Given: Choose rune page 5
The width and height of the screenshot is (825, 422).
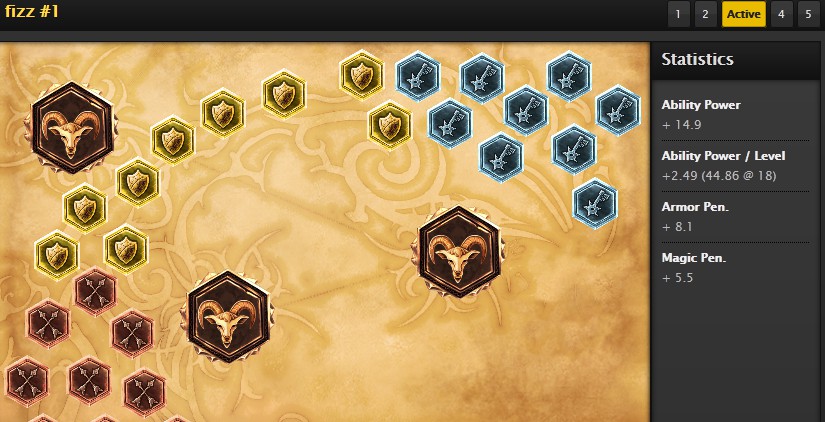Looking at the screenshot, I should click(808, 14).
